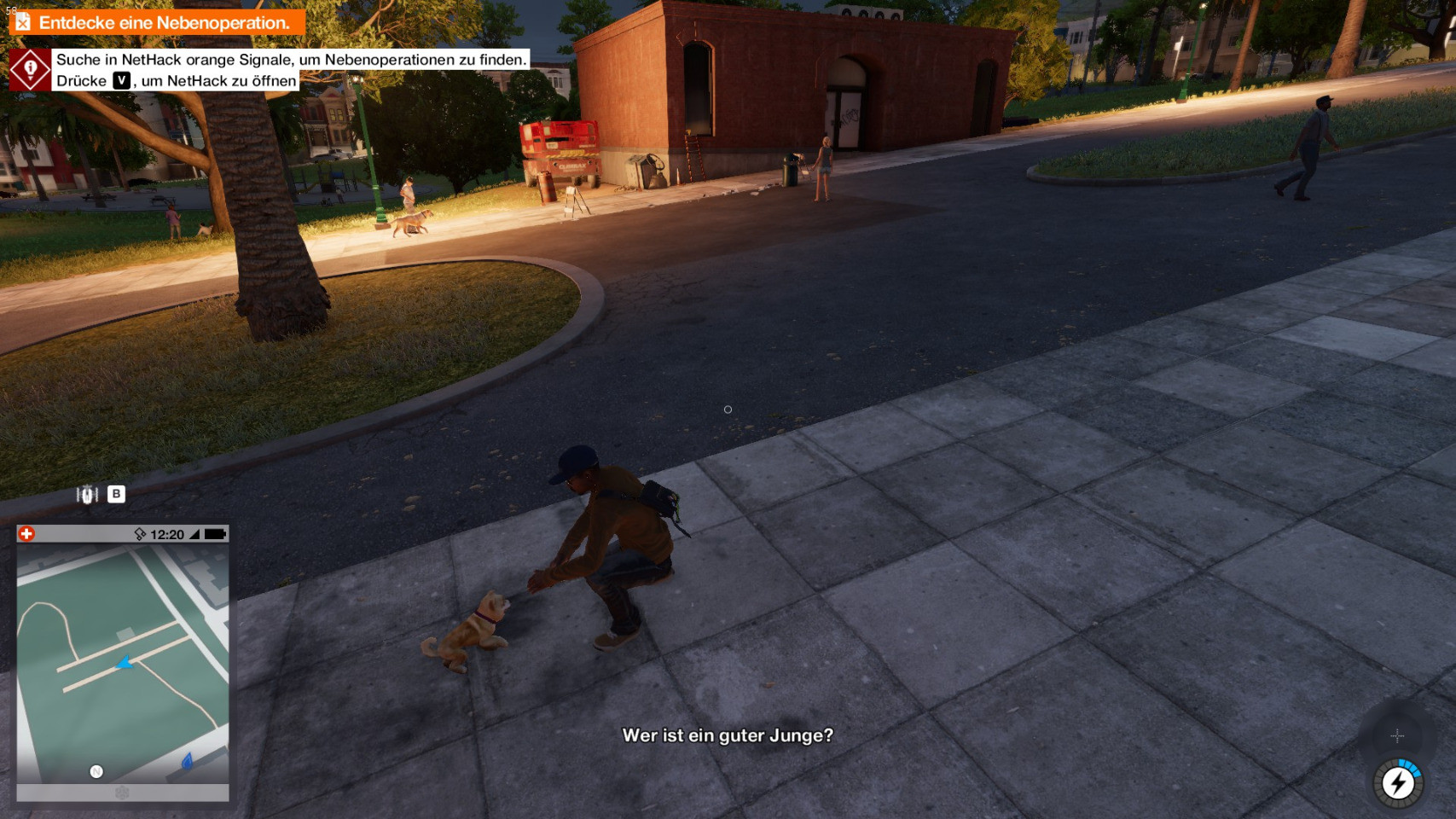This screenshot has height=819, width=1456.
Task: Select the orange side-operation objective banner
Action: [x=157, y=22]
